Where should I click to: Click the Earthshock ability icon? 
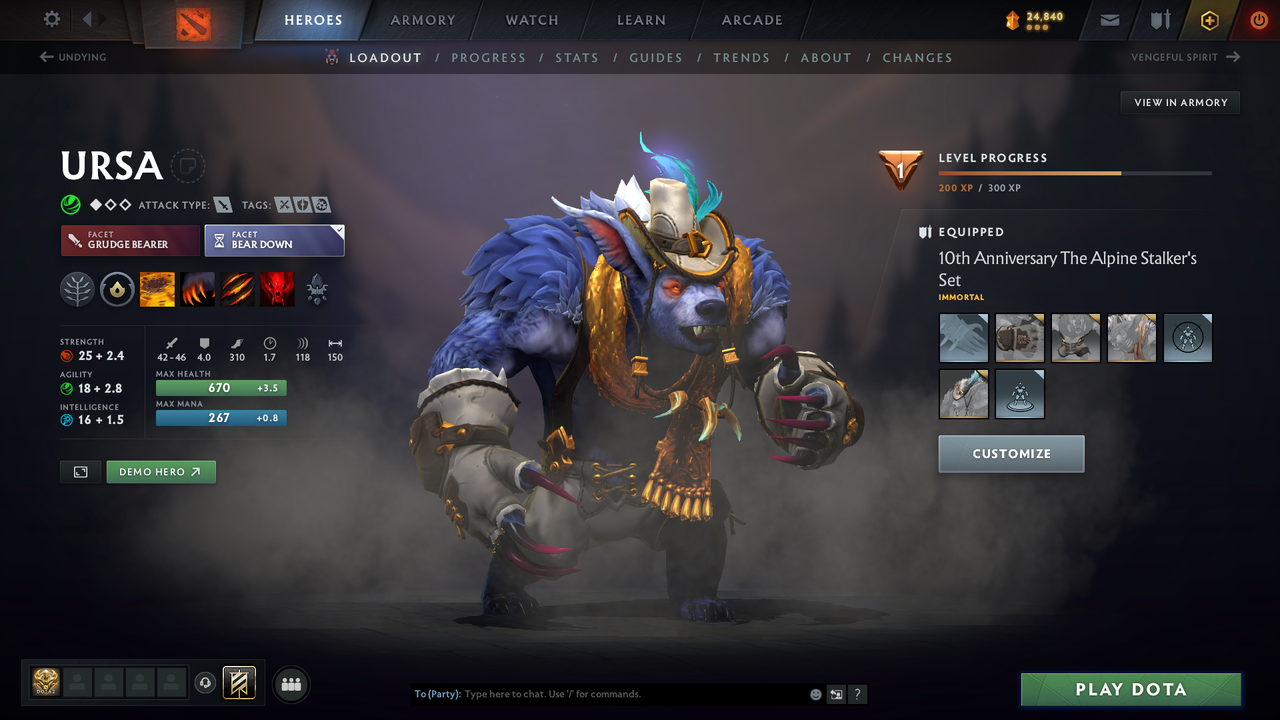(157, 289)
